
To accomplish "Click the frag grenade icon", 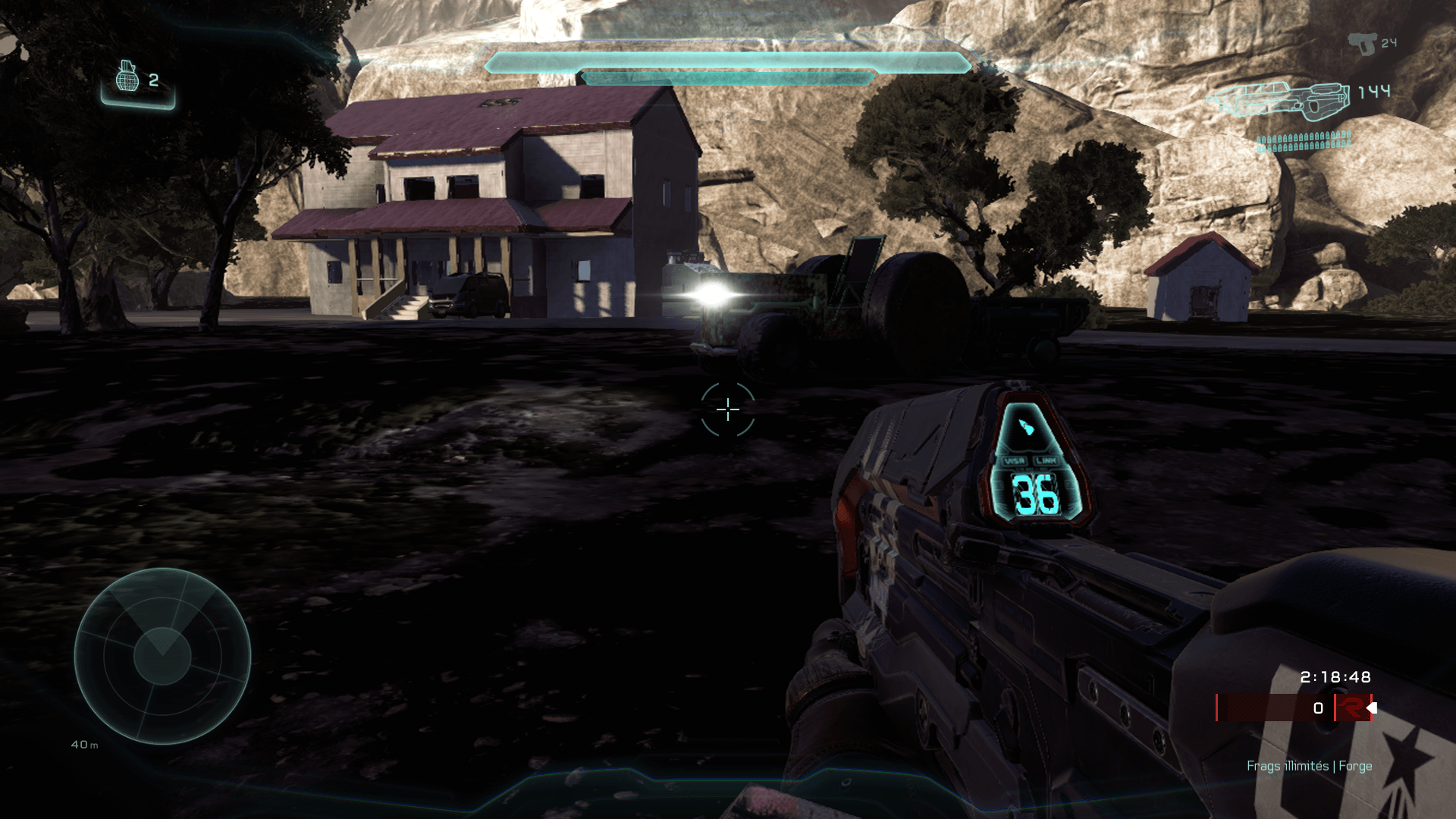I will [127, 77].
